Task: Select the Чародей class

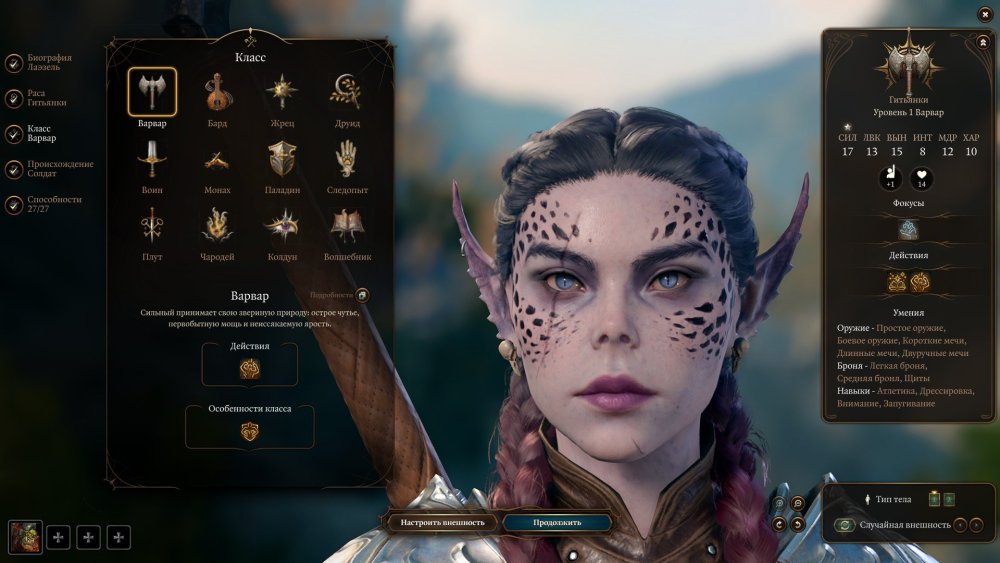Action: (x=217, y=226)
